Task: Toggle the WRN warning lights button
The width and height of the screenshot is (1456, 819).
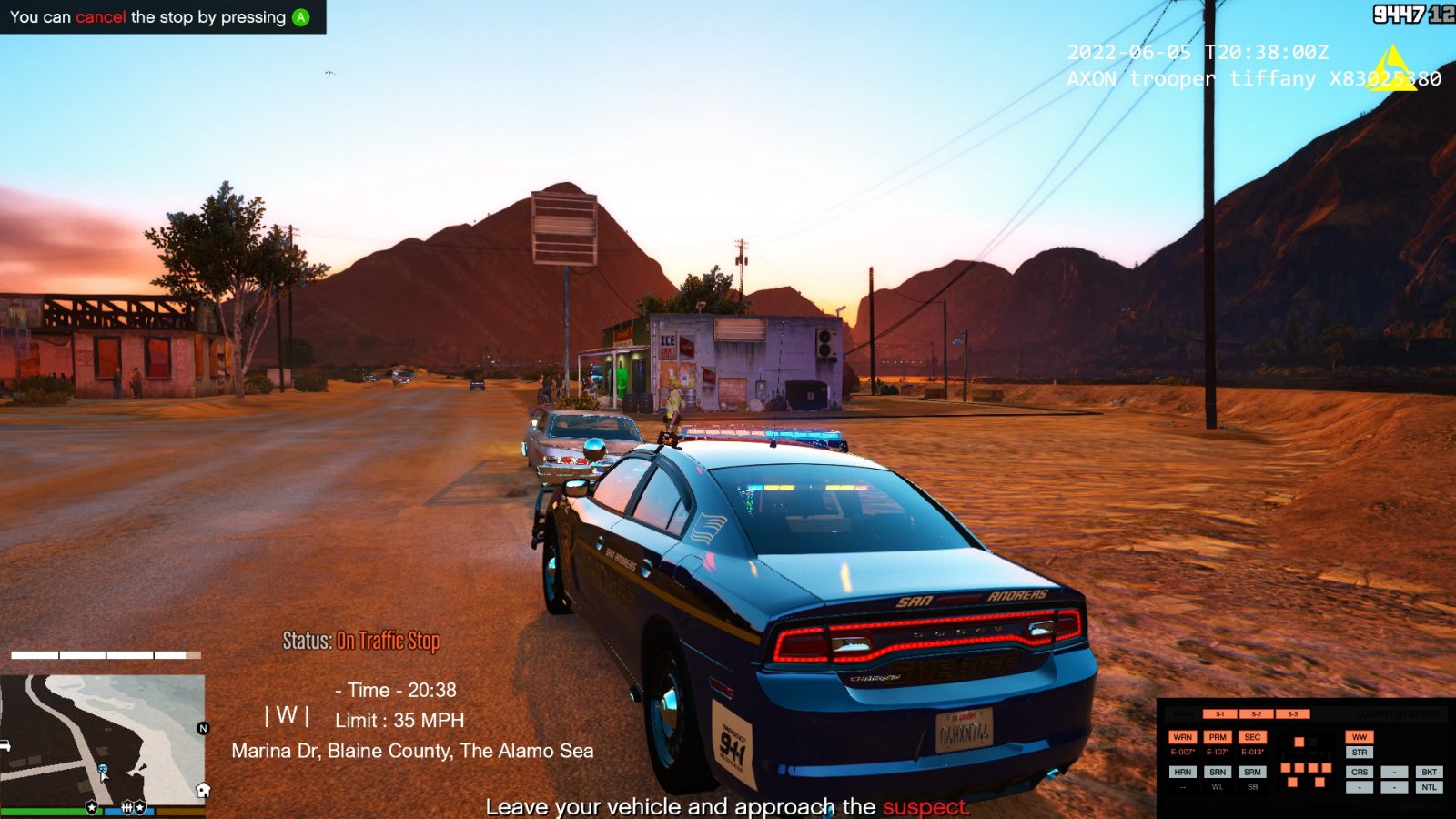Action: pos(1182,737)
